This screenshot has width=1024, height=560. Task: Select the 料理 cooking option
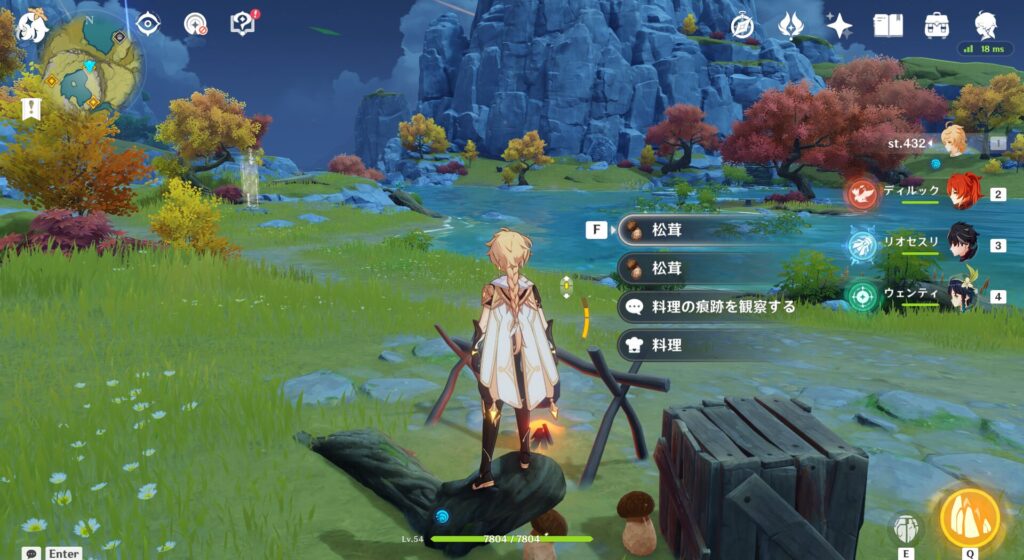point(667,345)
